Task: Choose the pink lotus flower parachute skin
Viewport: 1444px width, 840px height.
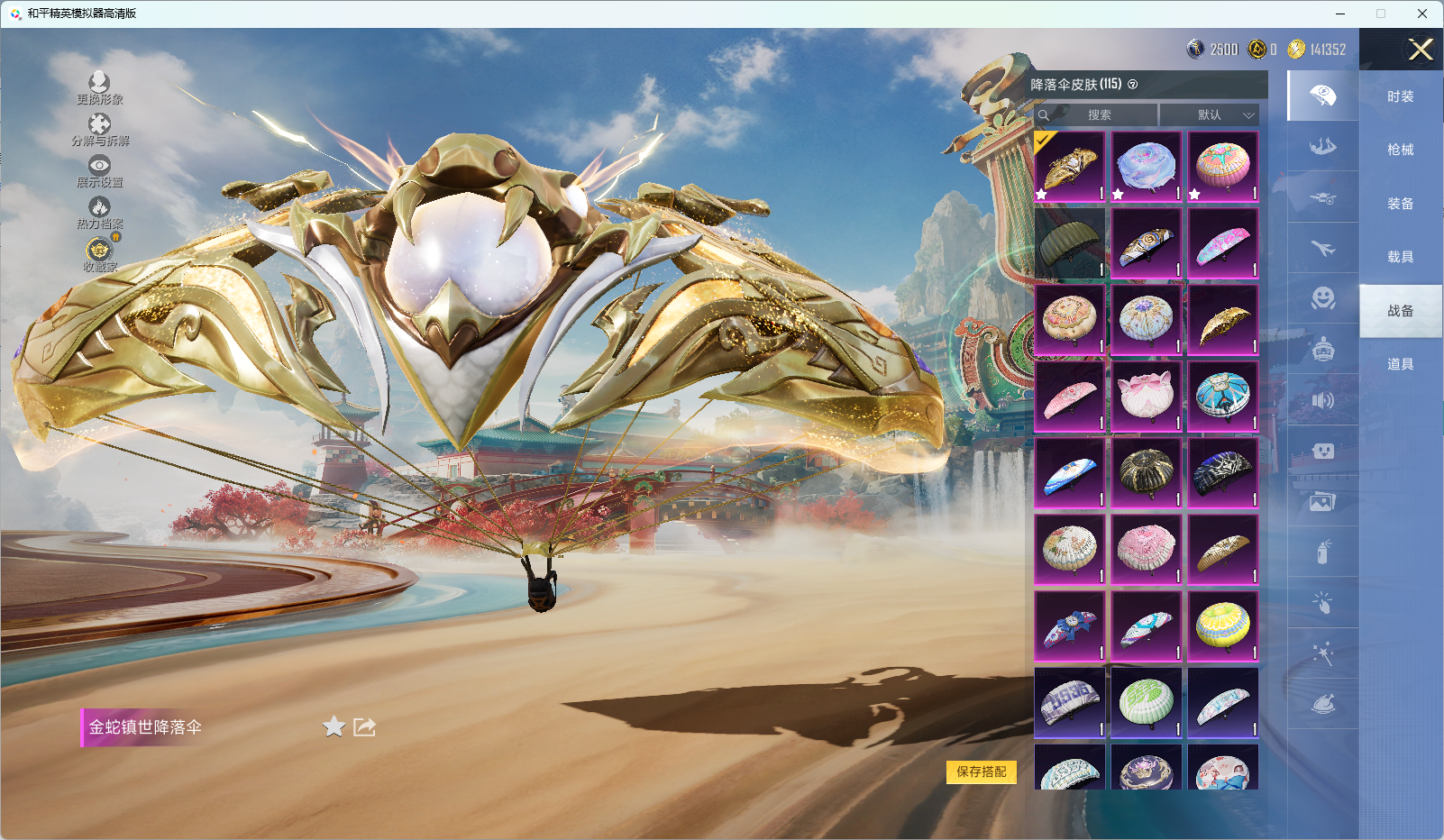Action: [x=1146, y=397]
